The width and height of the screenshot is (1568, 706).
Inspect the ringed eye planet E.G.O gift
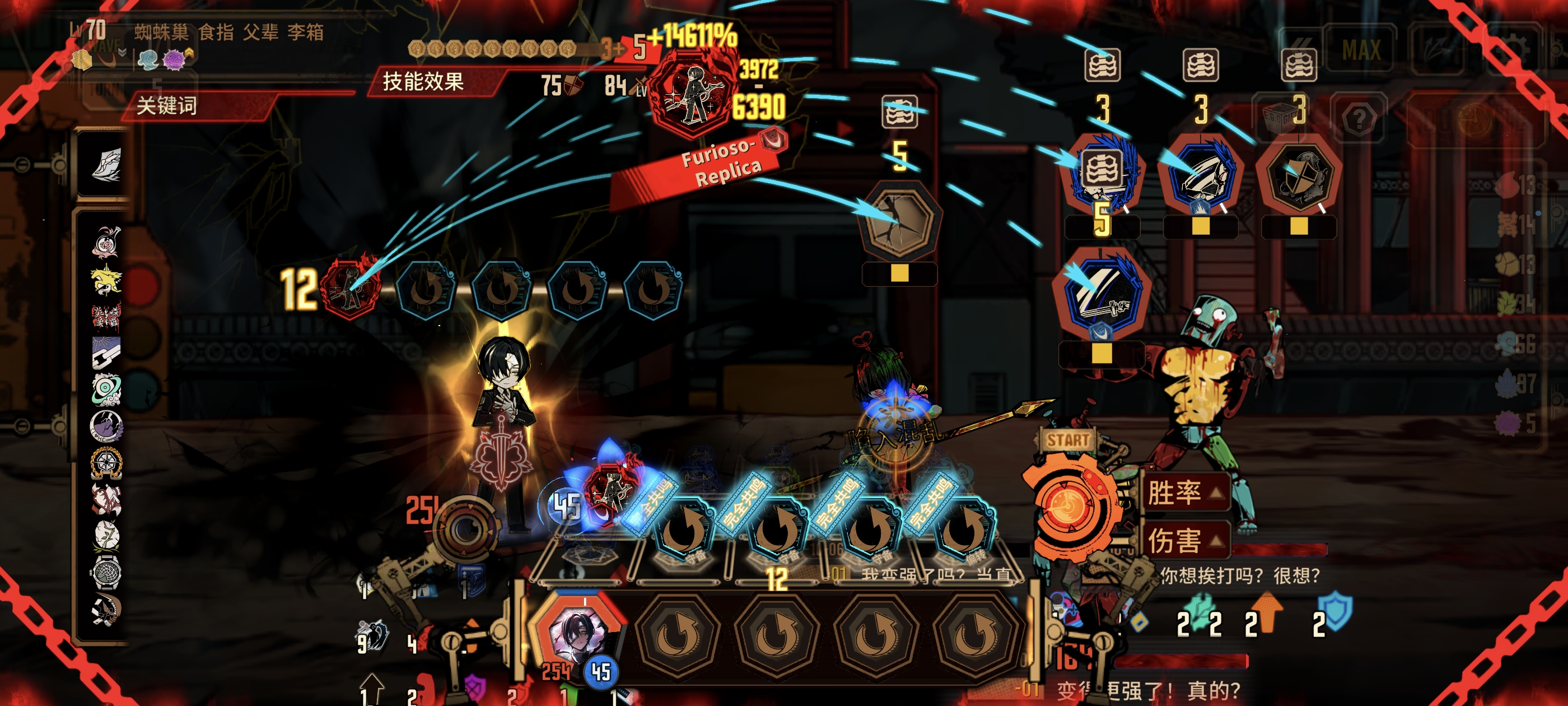point(107,389)
